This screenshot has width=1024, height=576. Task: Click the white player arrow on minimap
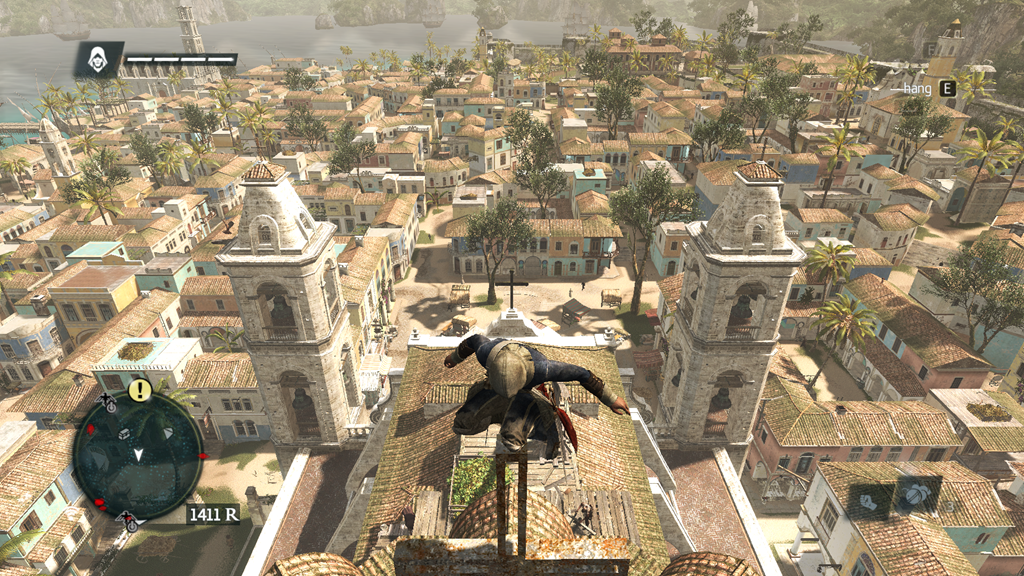coord(137,454)
